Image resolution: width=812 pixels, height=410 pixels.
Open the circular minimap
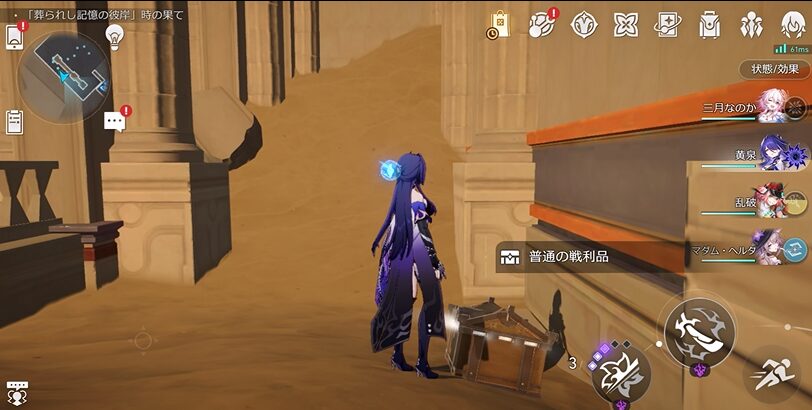(65, 69)
